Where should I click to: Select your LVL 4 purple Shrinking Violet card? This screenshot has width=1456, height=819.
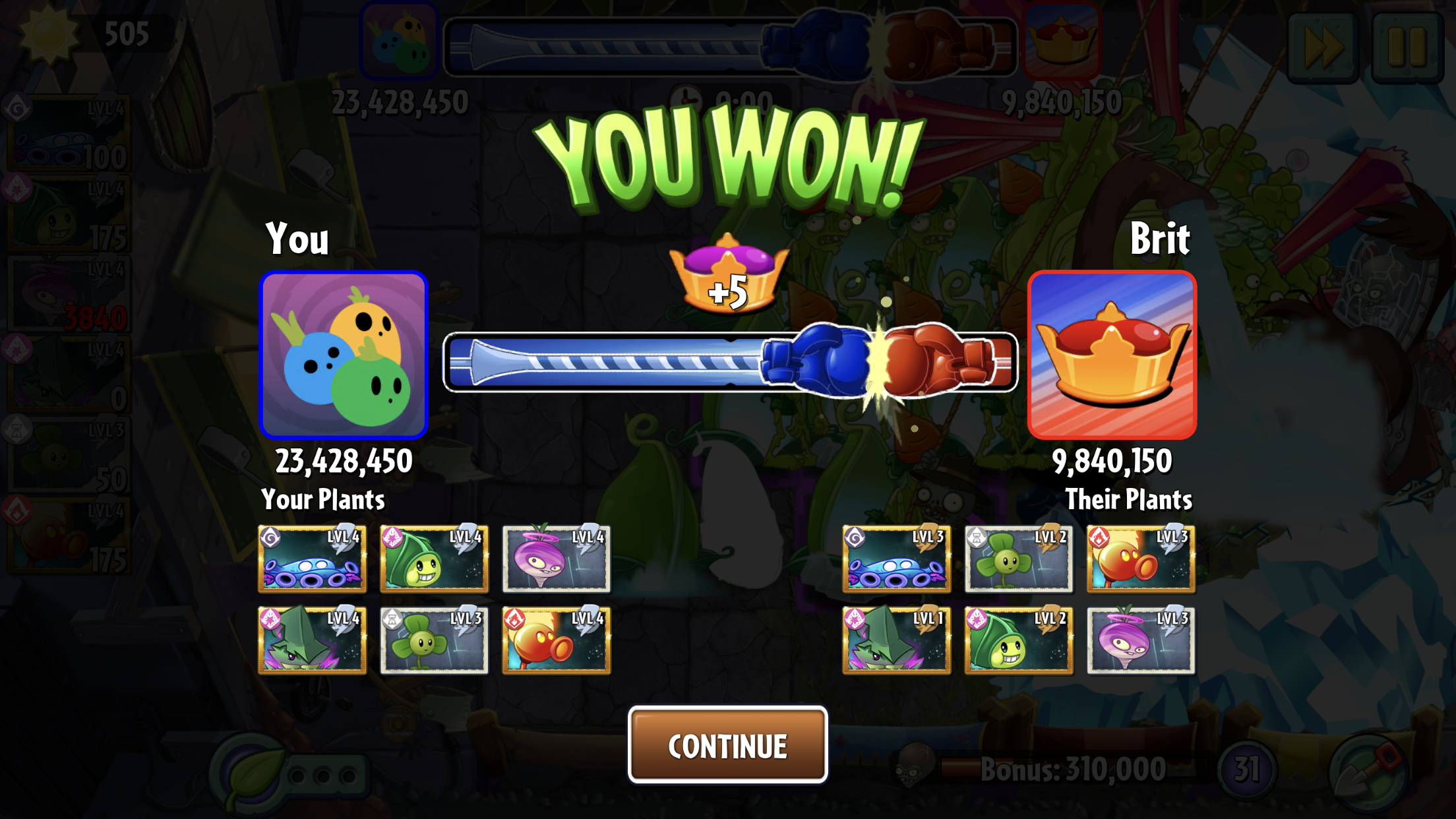pyautogui.click(x=556, y=559)
